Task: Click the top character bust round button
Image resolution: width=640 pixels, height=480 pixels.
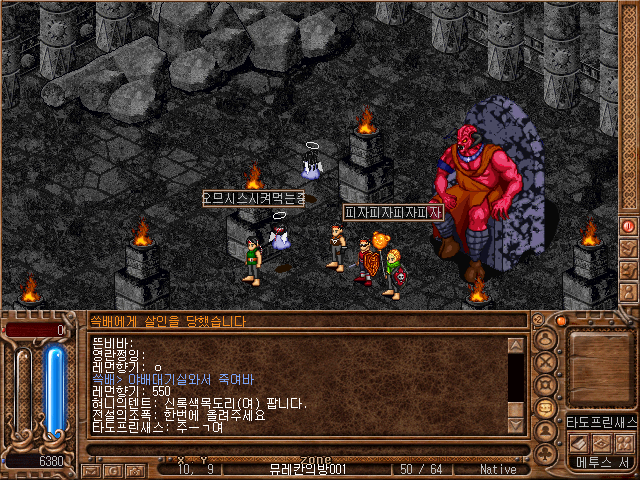Action: [x=547, y=339]
